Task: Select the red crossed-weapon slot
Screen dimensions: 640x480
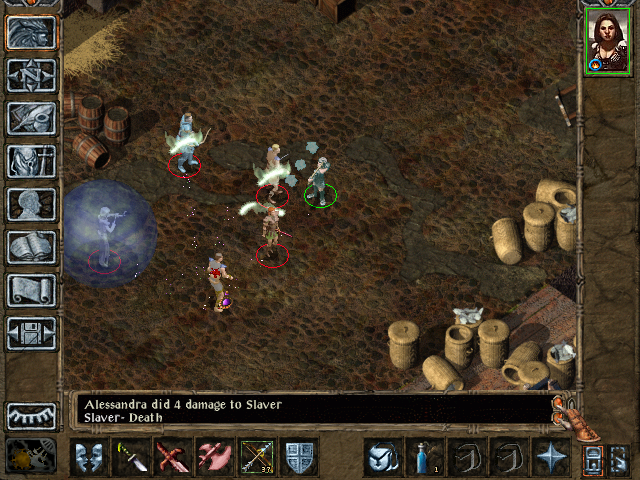Action: tap(174, 457)
